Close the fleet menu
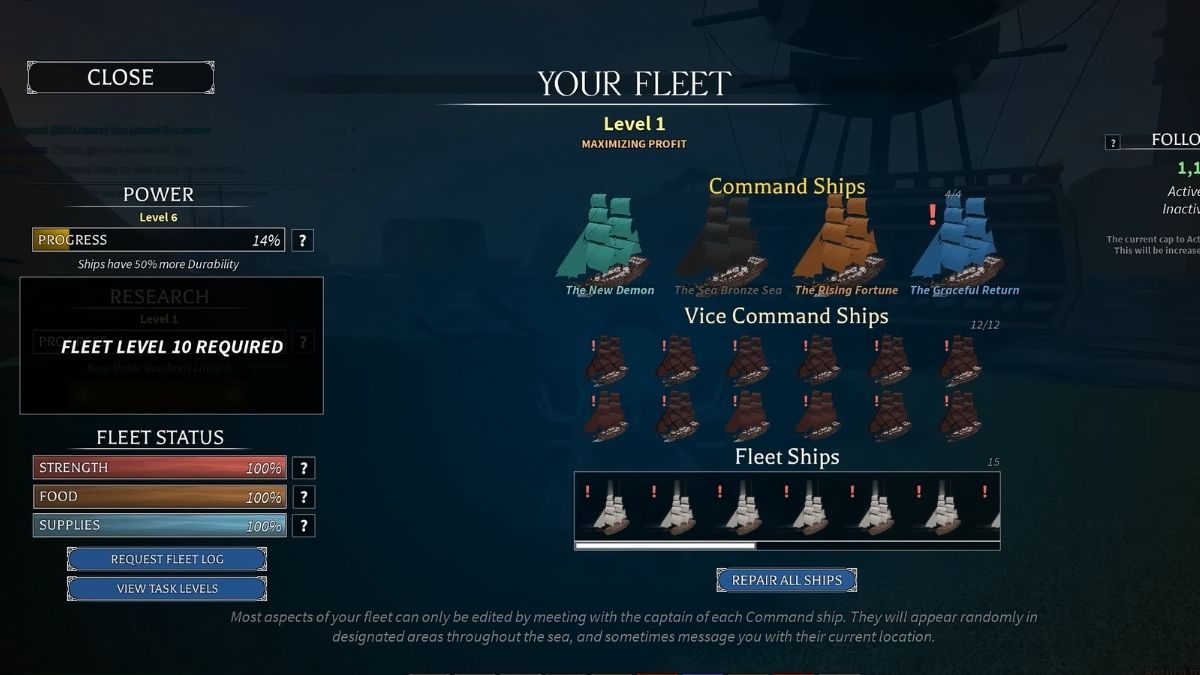The image size is (1200, 675). tap(120, 77)
